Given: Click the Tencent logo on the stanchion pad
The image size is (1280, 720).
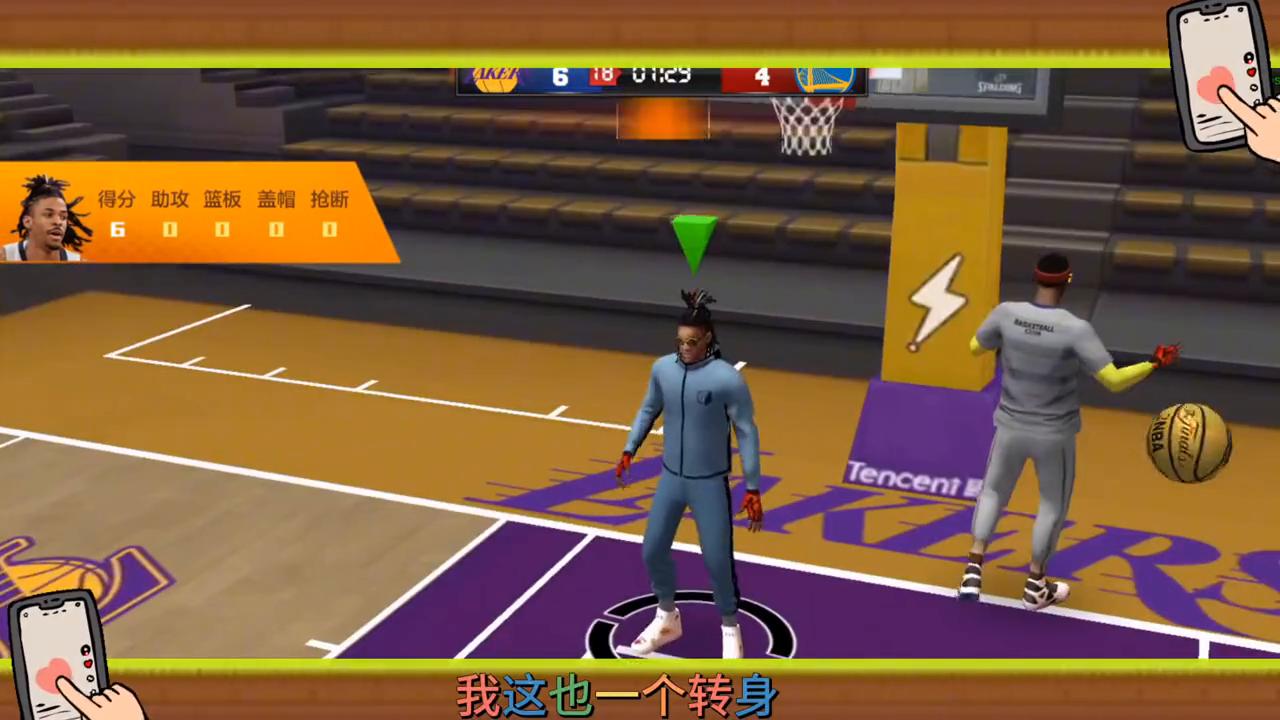Looking at the screenshot, I should (x=898, y=477).
